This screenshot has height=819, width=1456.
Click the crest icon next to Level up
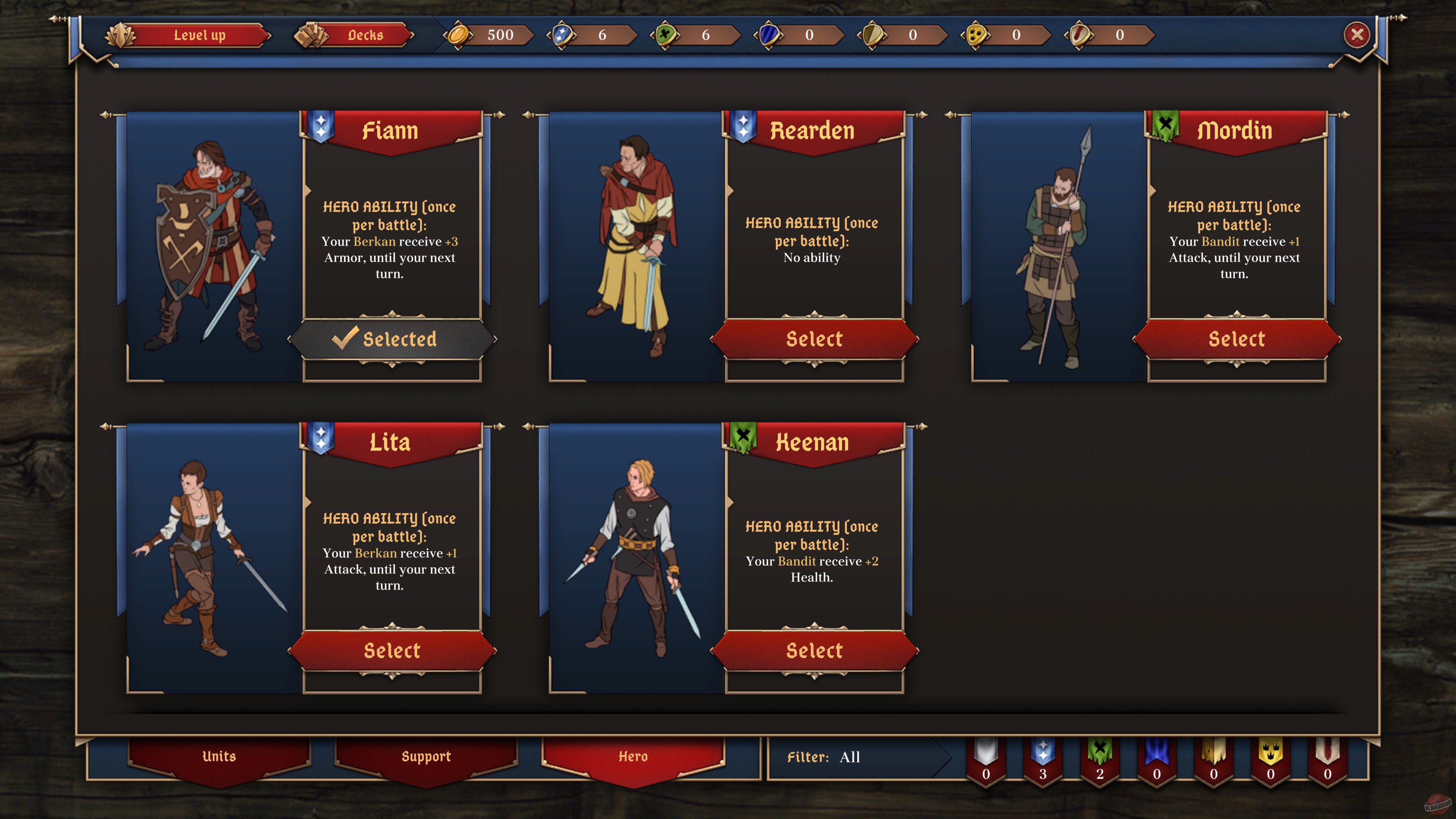click(121, 35)
